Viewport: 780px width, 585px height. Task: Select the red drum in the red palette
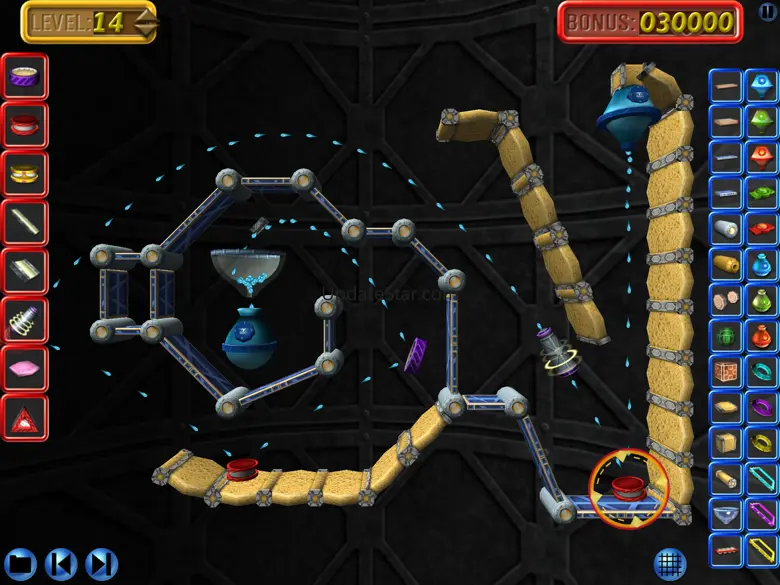point(24,125)
